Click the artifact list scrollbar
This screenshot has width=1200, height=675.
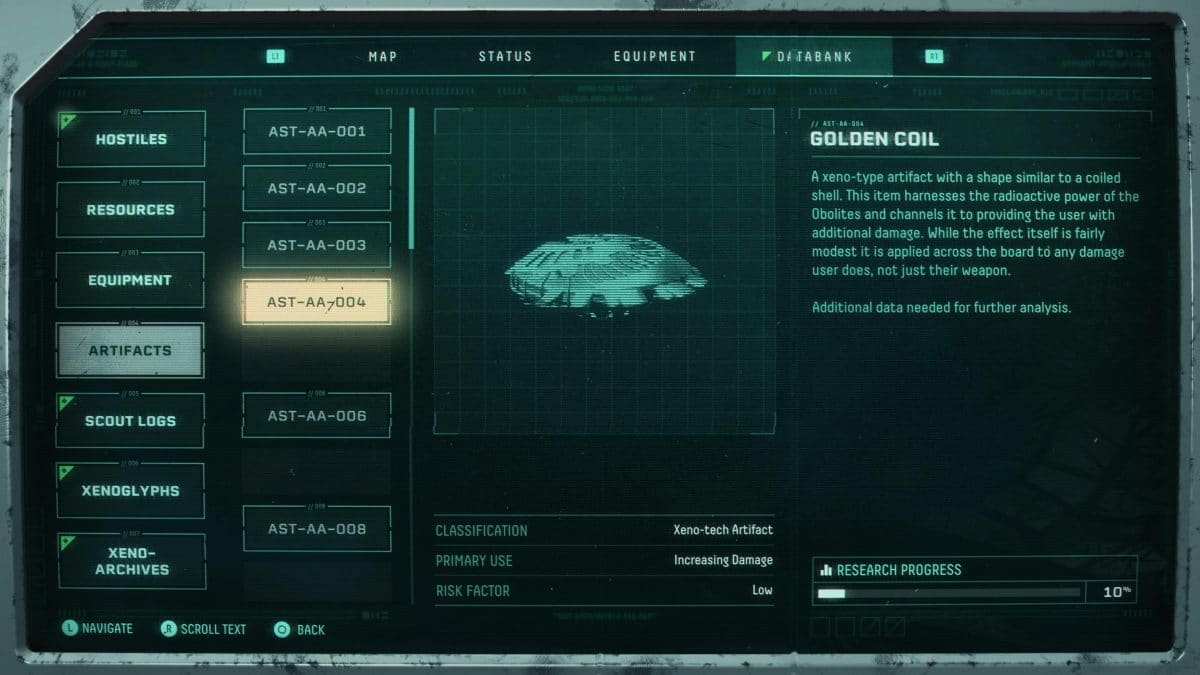[x=412, y=180]
